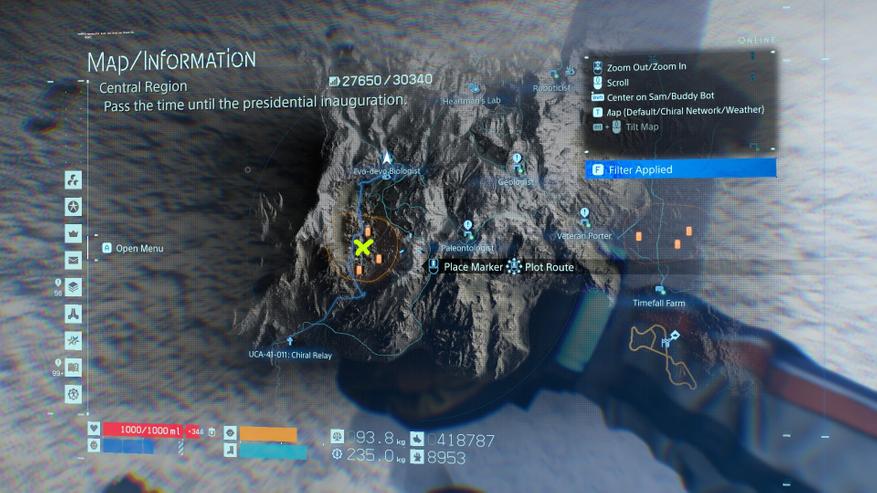Open the crown icon sidebar entry

pos(73,233)
